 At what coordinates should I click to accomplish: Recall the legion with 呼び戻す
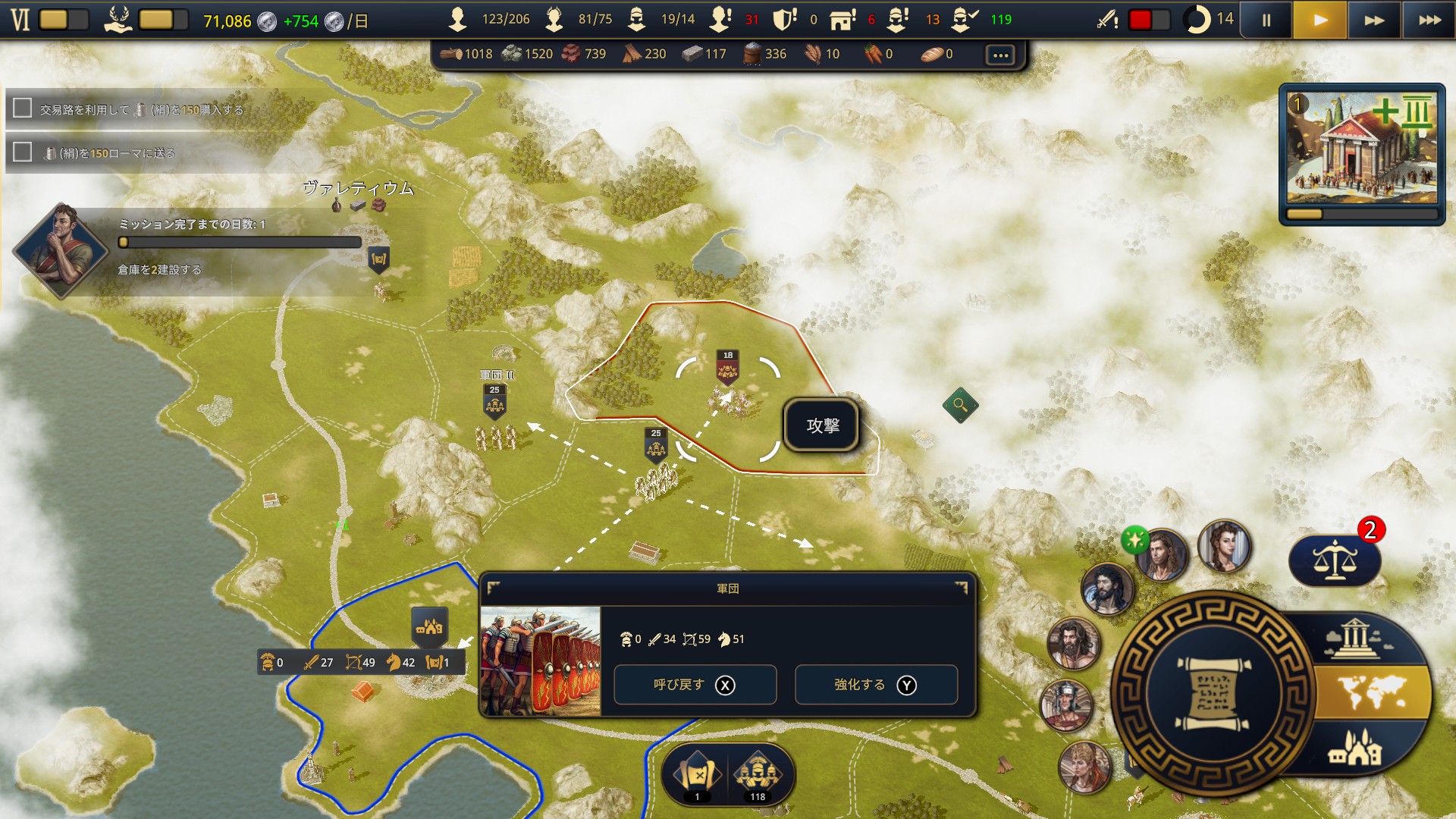pyautogui.click(x=695, y=685)
